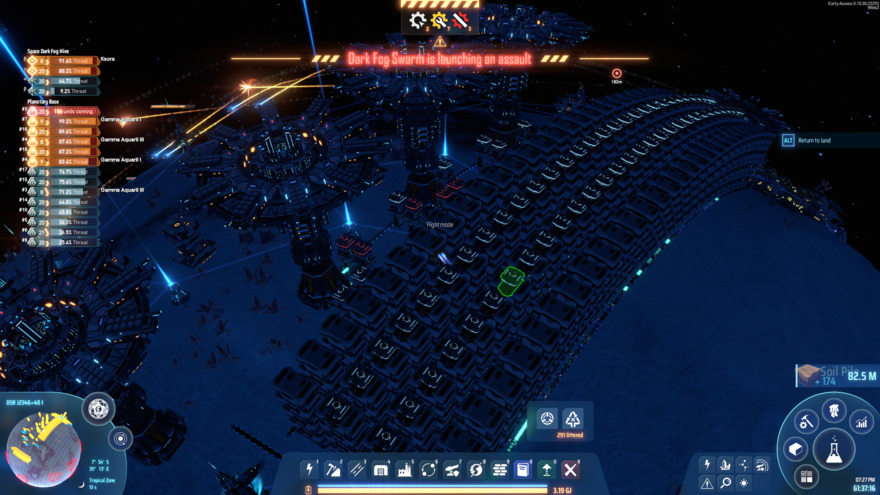Open the blueprint book tool
Viewport: 880px width, 495px height.
[x=523, y=469]
